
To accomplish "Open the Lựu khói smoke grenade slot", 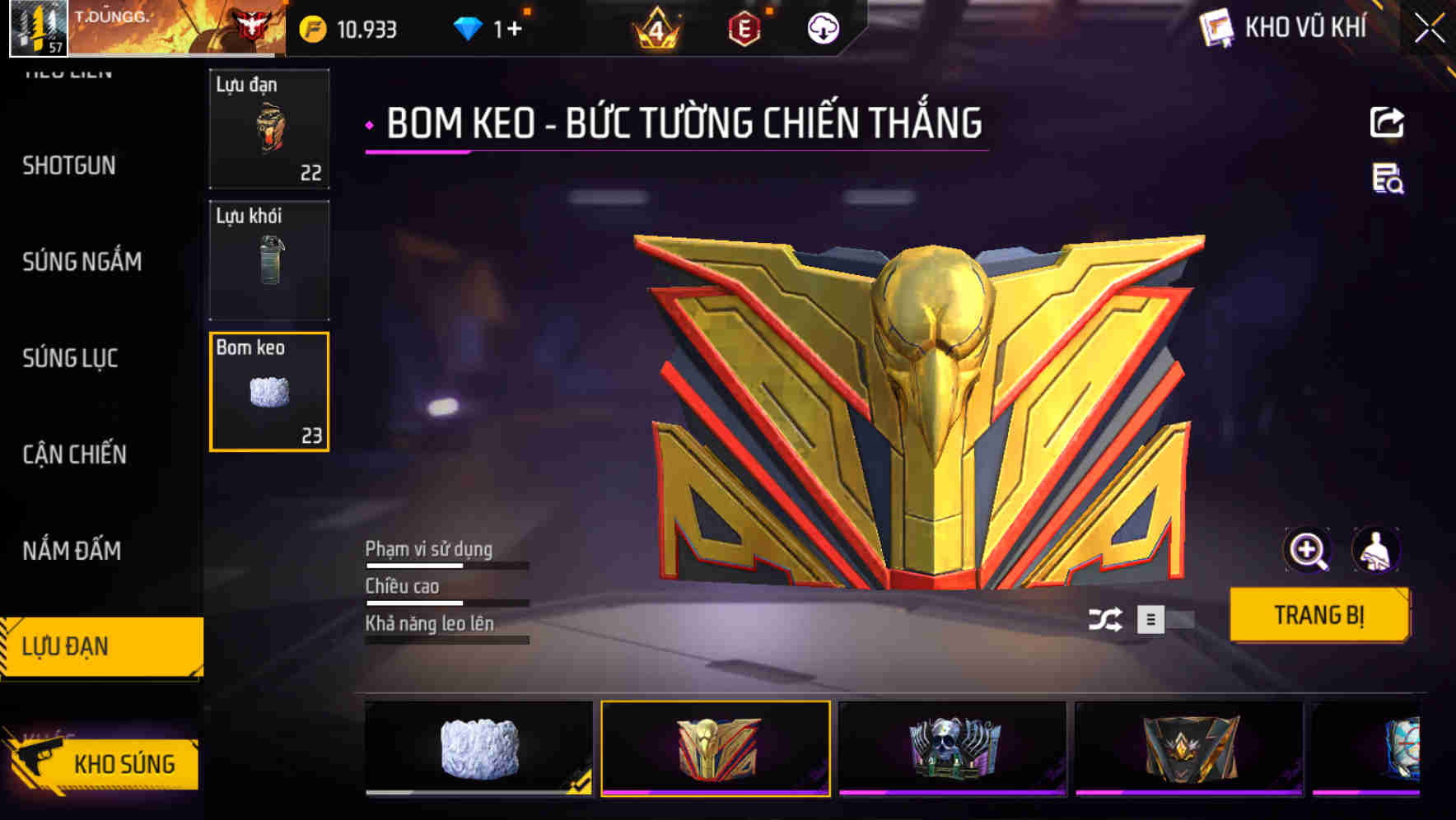I will tap(268, 260).
